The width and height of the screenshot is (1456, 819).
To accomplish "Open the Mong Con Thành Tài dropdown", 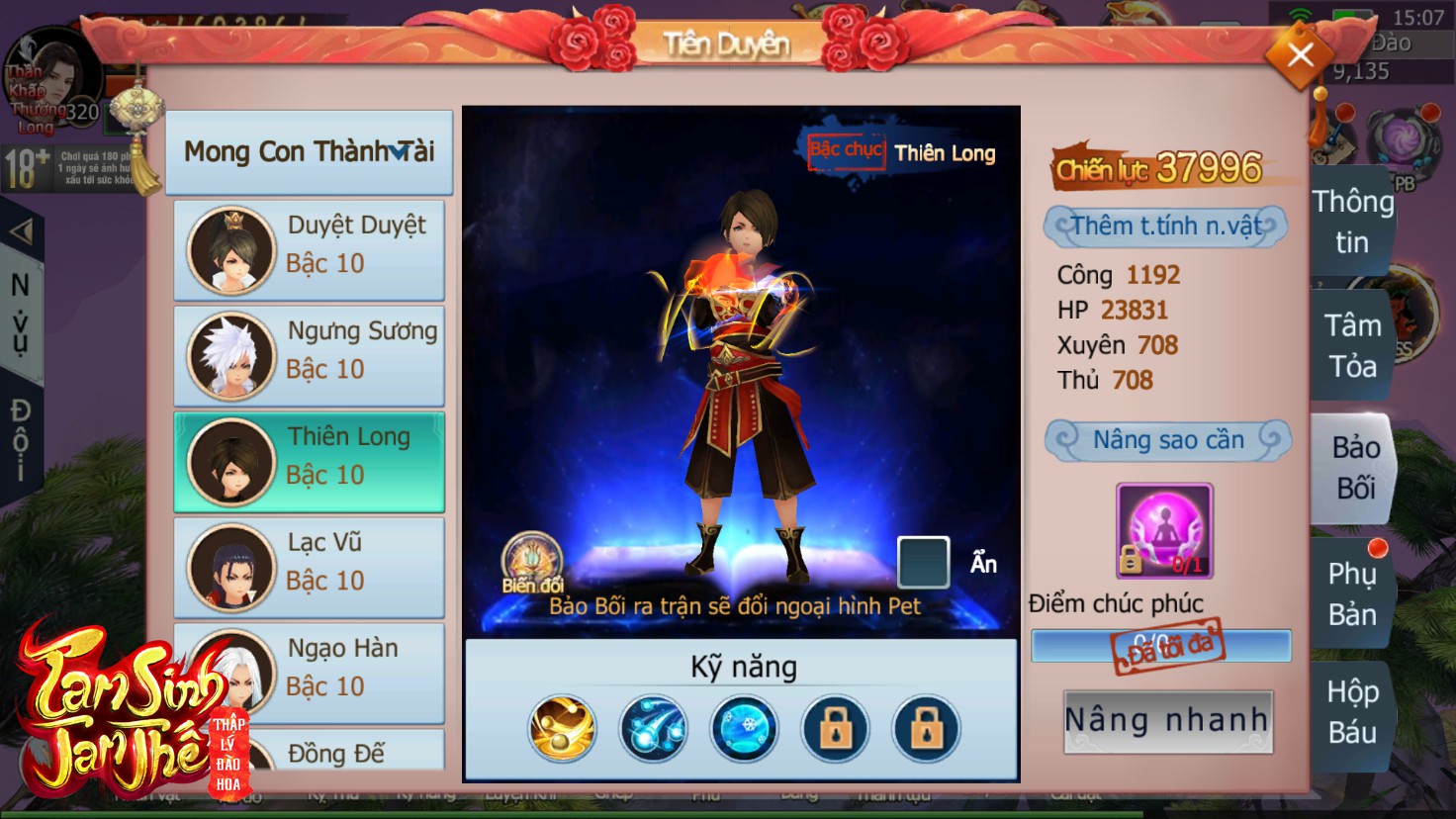I will click(x=309, y=152).
